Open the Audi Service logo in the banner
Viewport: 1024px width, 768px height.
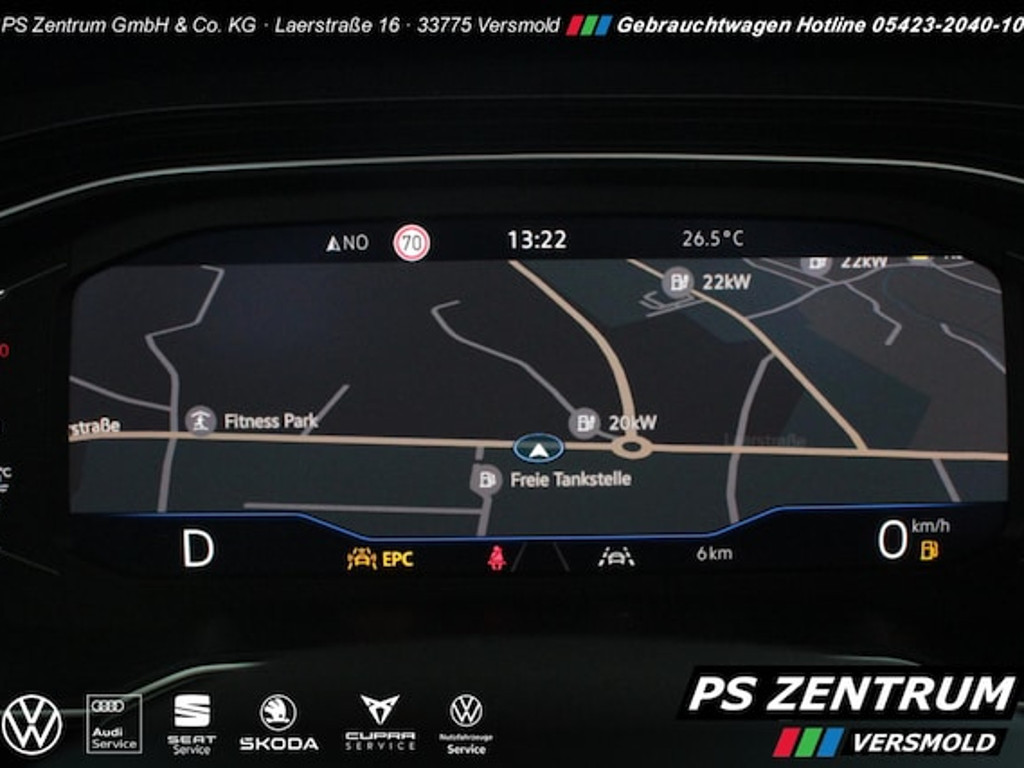(x=114, y=722)
